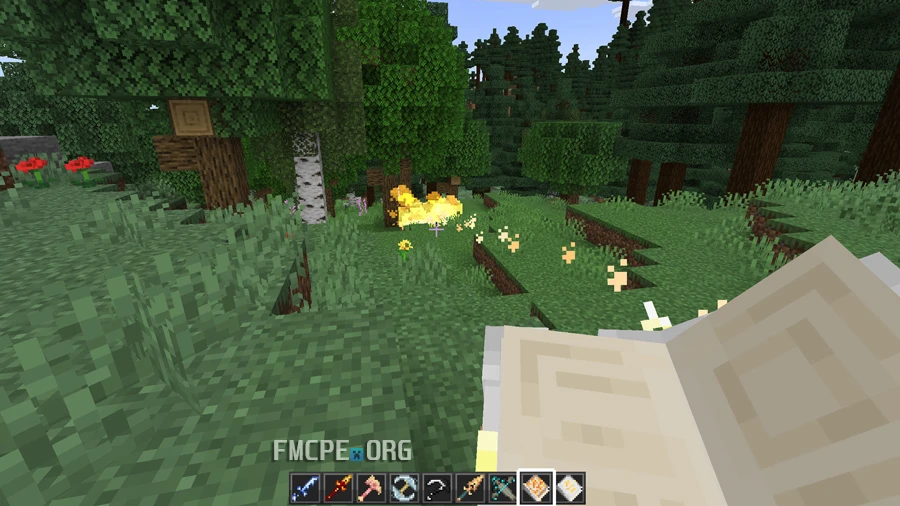900x506 pixels.
Task: Select the red flame sword slot
Action: point(338,488)
